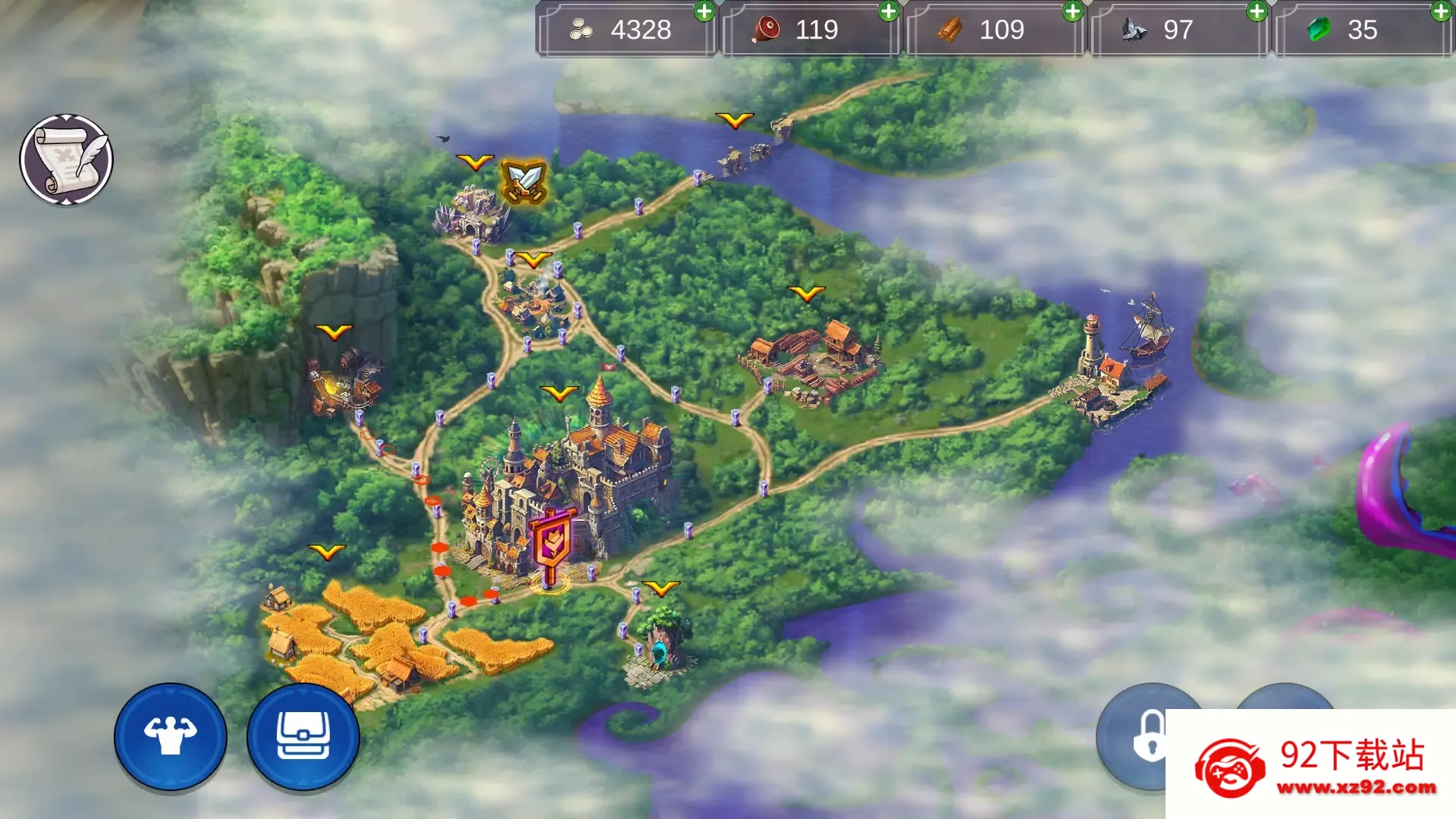Start the crossed swords battle marker
1456x819 pixels.
click(x=524, y=181)
